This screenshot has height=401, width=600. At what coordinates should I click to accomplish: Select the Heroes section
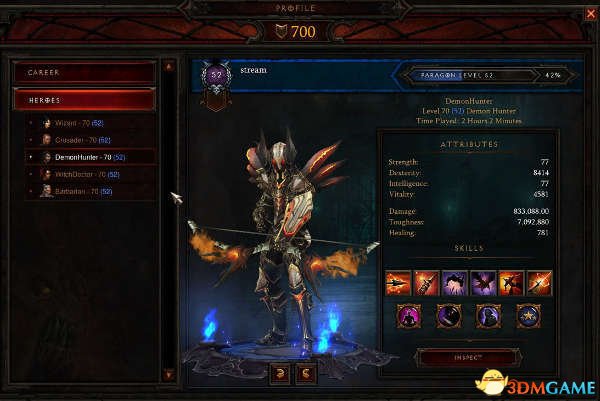(x=84, y=99)
